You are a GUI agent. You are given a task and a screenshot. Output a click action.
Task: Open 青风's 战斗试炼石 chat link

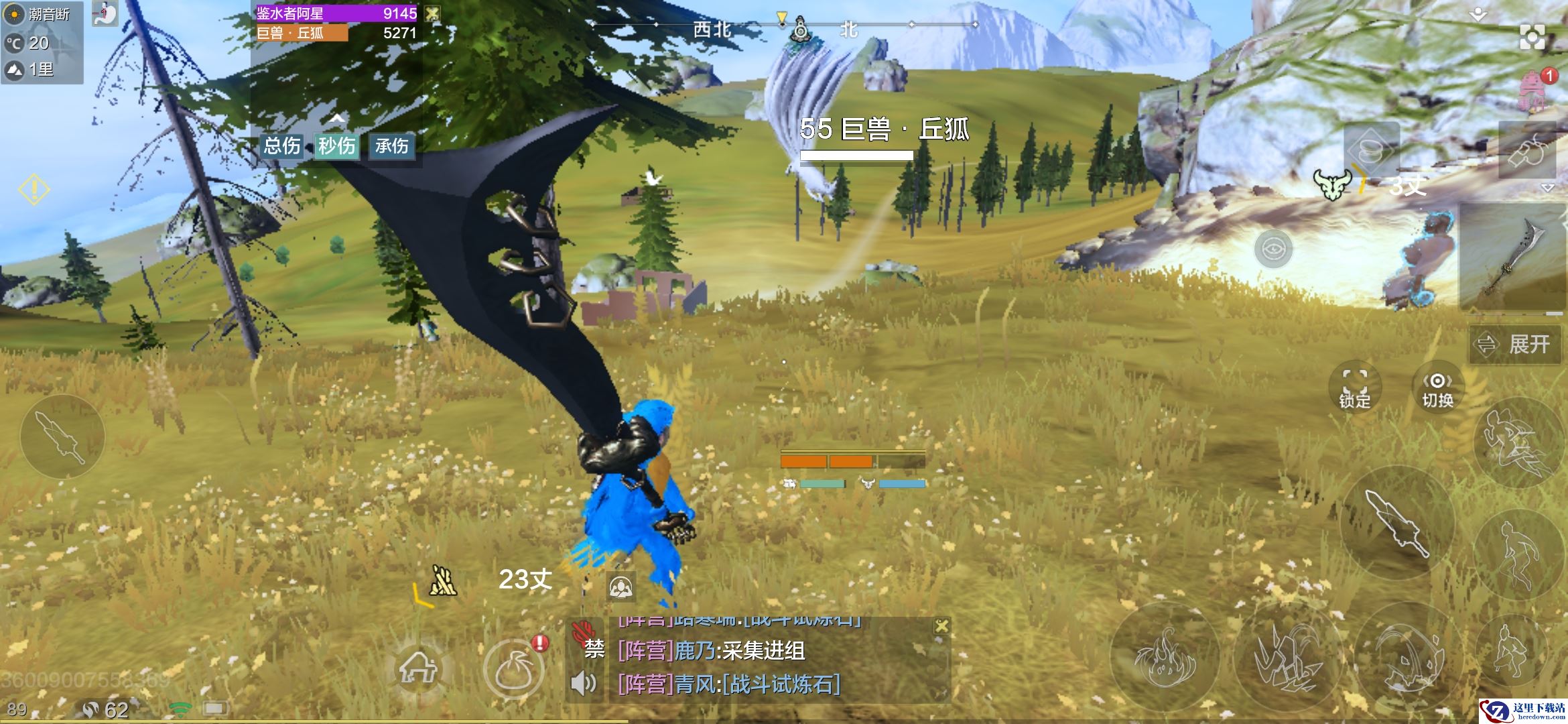coord(781,684)
